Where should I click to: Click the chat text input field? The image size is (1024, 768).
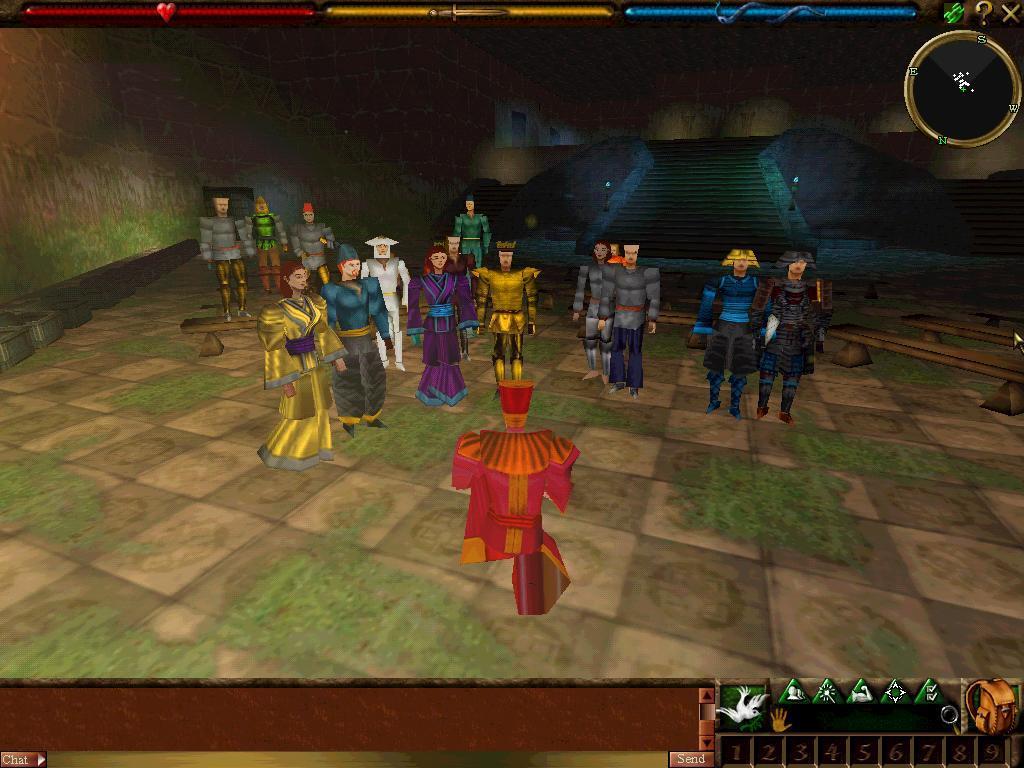tap(350, 760)
